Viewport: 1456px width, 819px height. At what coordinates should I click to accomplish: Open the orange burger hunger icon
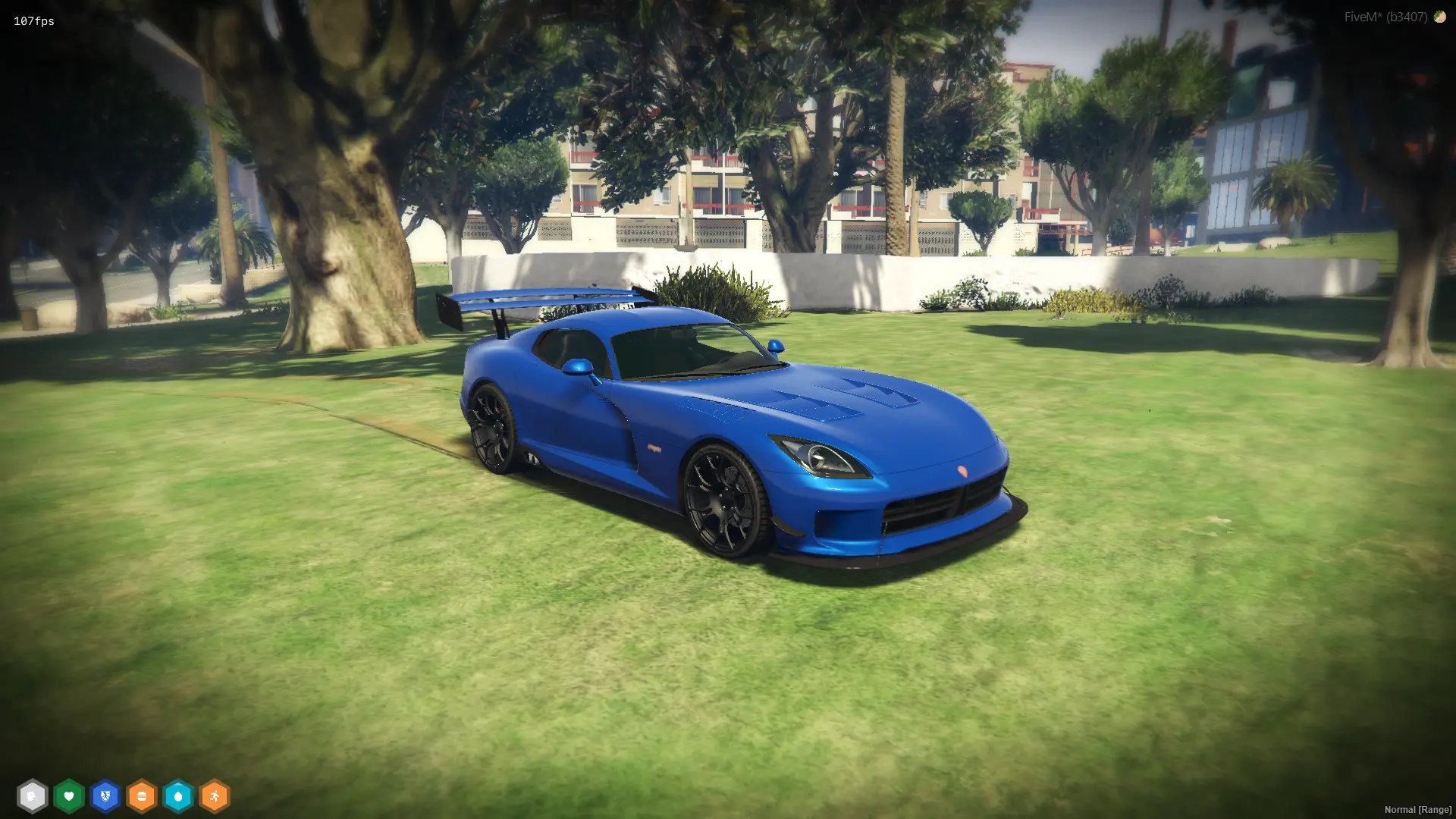pos(142,796)
